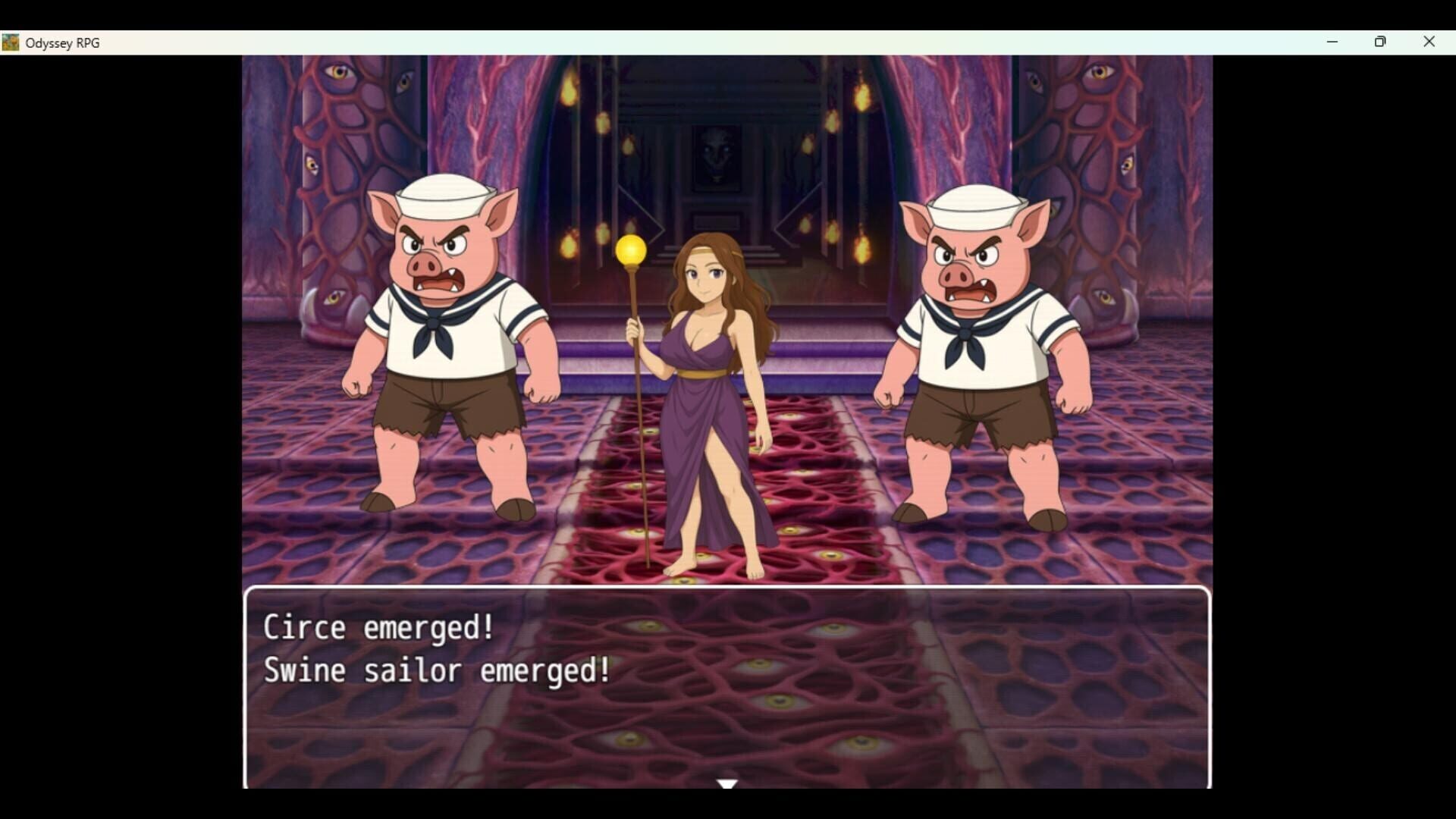Screen dimensions: 1456x819
Task: Minimize the Odyssey RPG window
Action: [1332, 42]
